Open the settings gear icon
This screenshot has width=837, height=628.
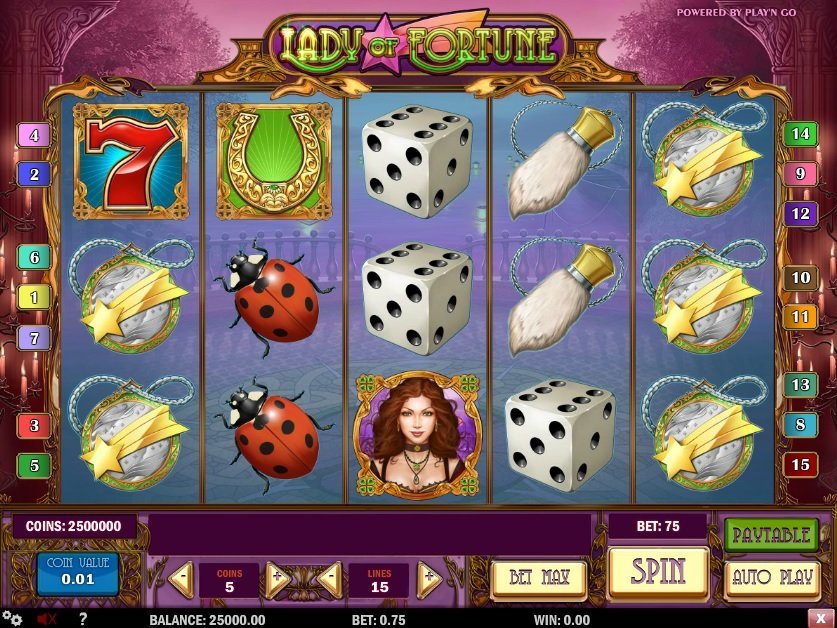coord(11,619)
